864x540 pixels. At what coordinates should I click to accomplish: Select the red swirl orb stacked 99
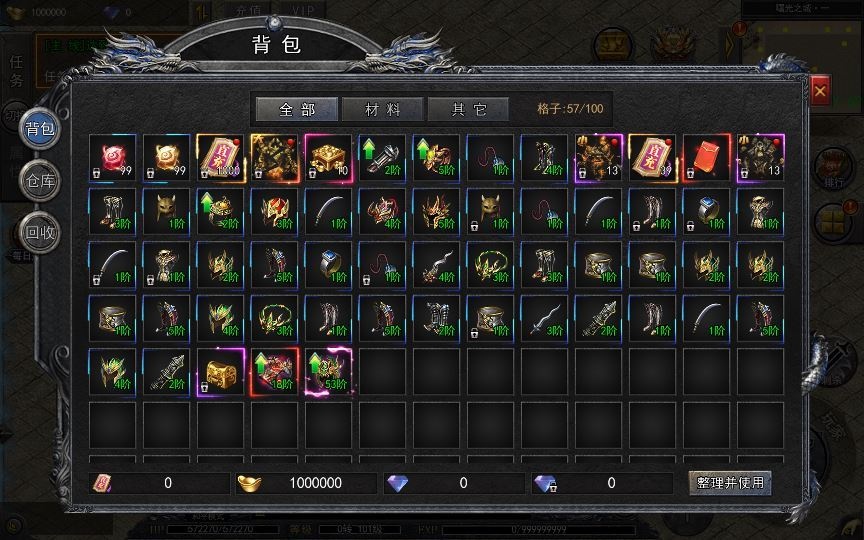pos(112,158)
